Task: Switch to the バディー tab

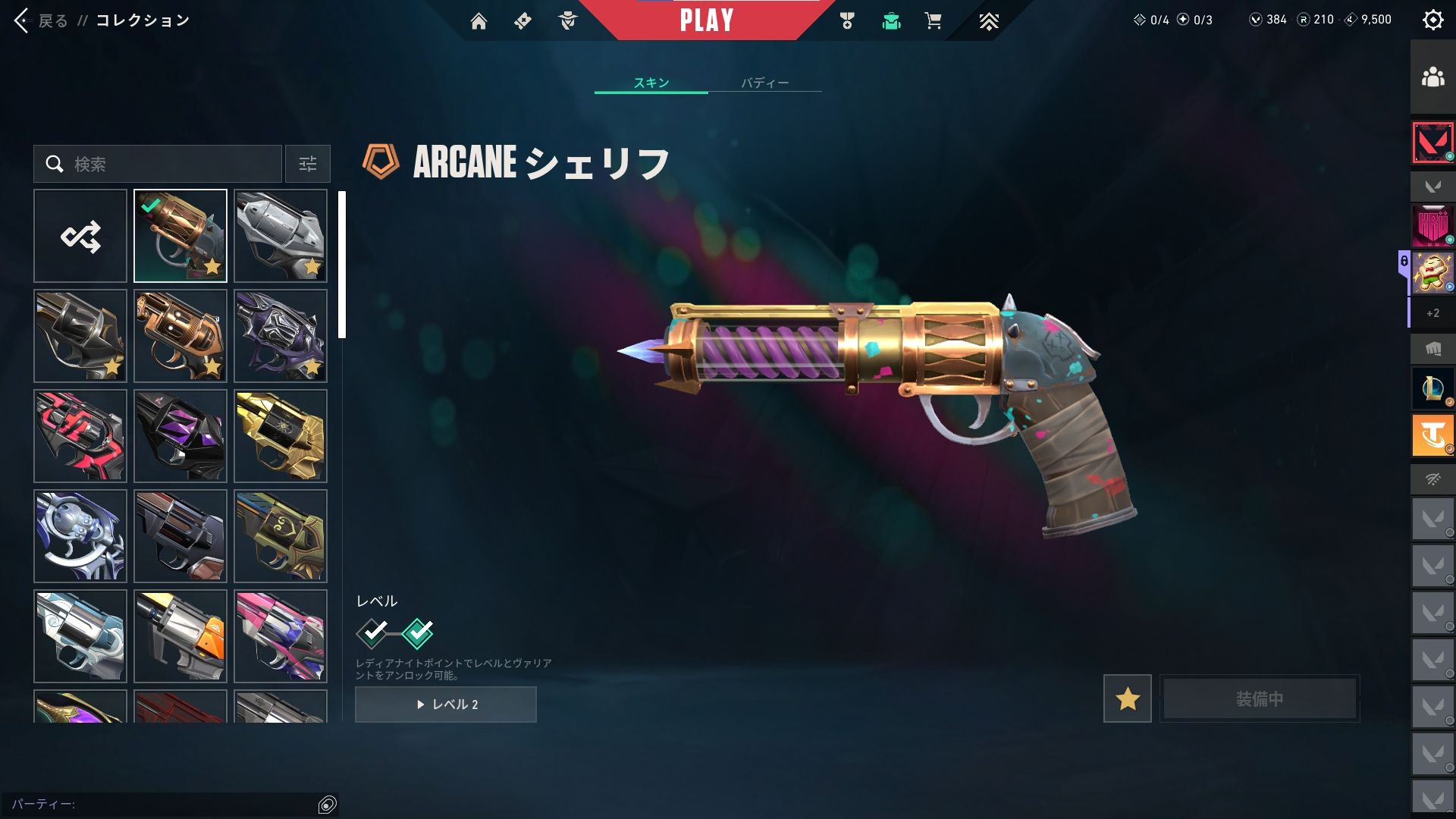Action: 764,83
